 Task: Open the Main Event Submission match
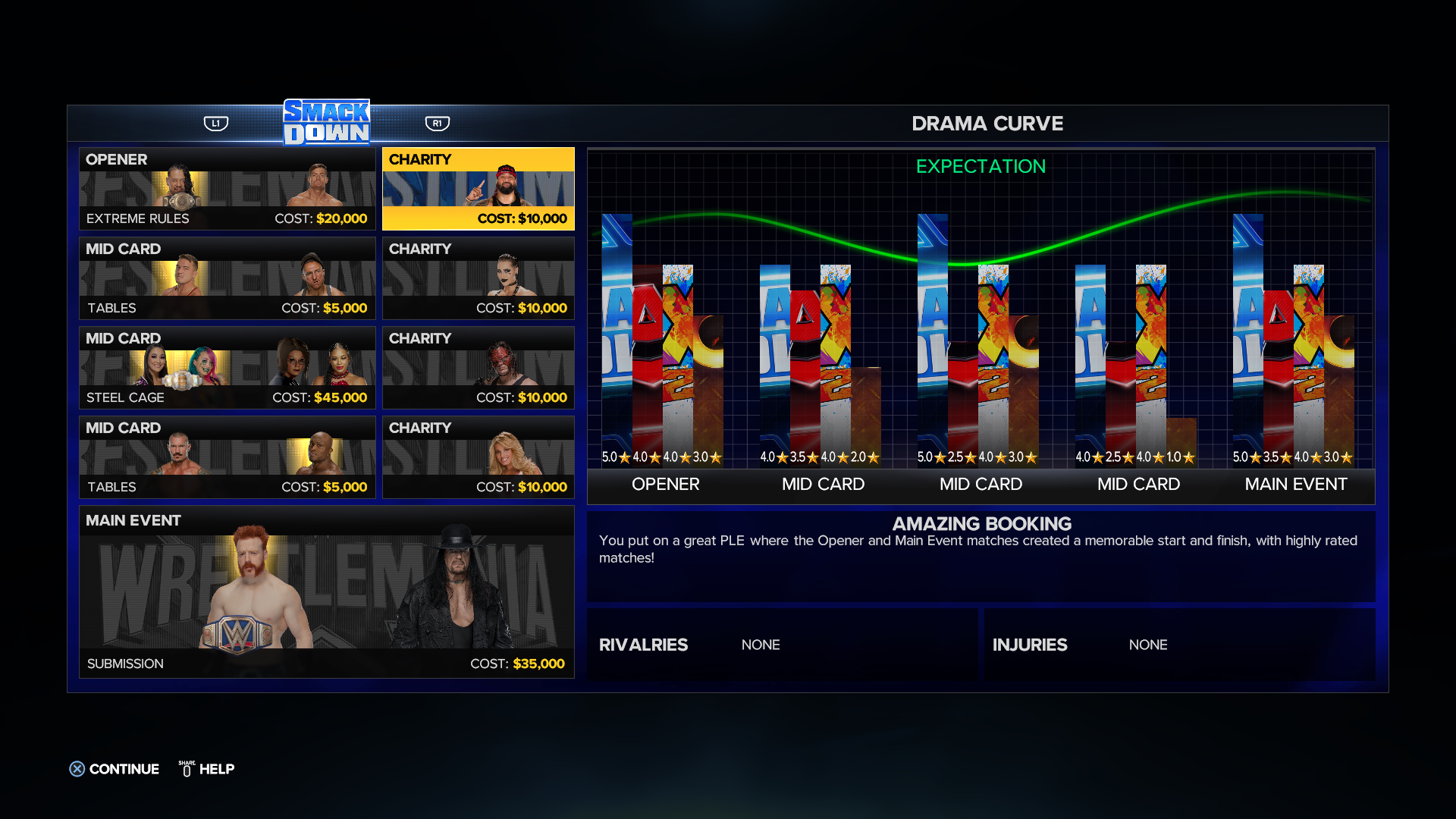(x=327, y=591)
